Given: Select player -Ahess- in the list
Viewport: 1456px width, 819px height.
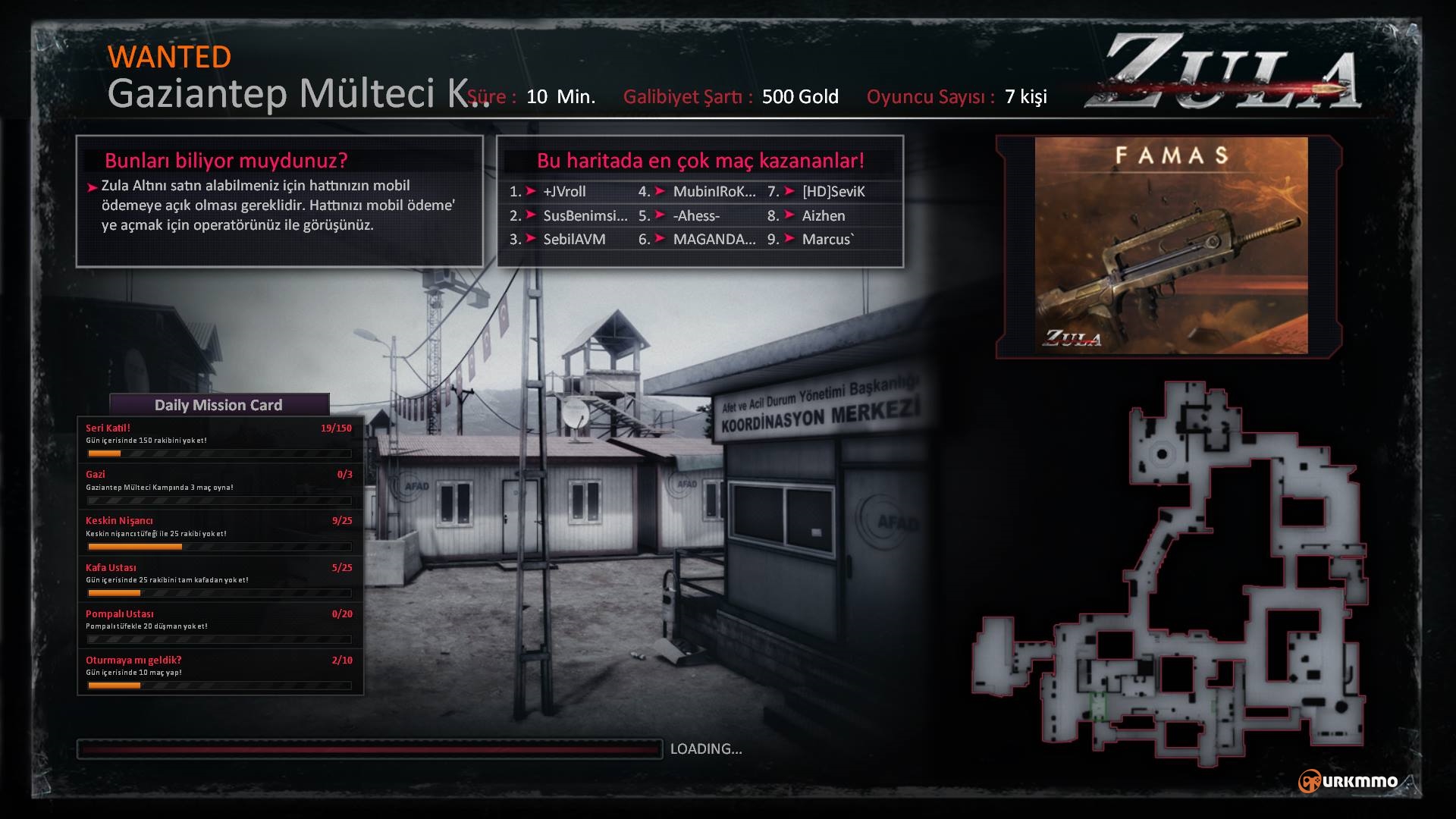Looking at the screenshot, I should coord(696,216).
